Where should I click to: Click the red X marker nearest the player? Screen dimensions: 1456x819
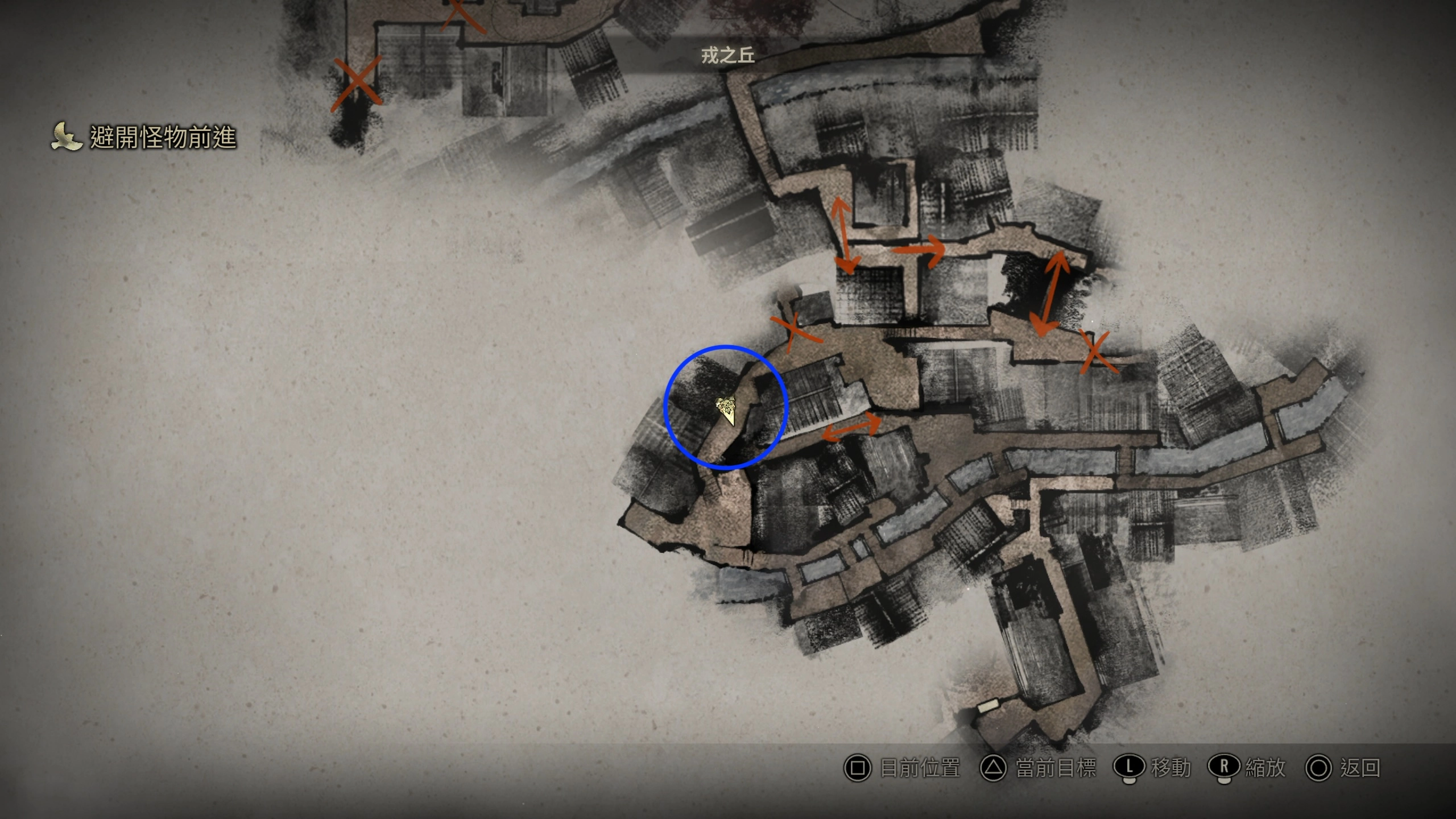click(x=795, y=332)
